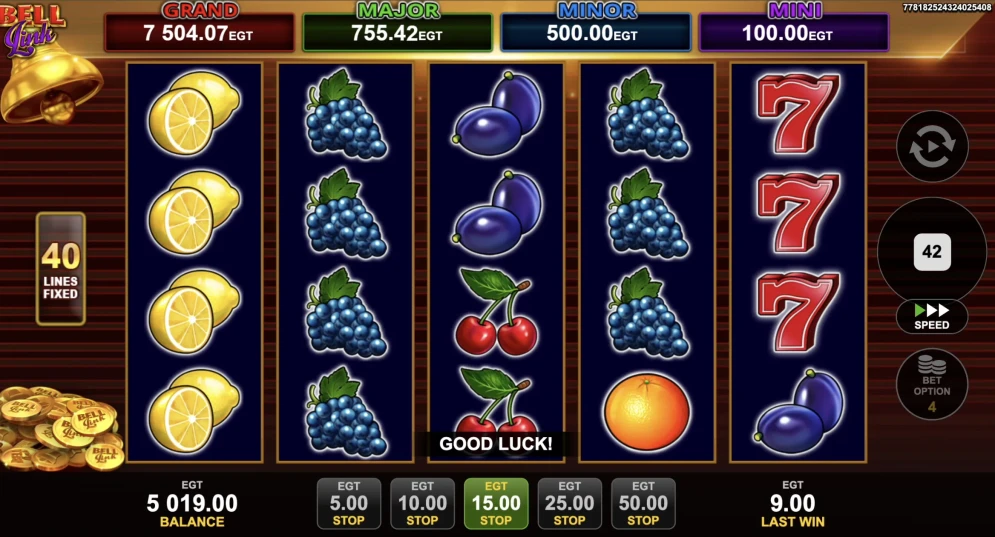Toggle the autoplay circular arrows button

932,147
